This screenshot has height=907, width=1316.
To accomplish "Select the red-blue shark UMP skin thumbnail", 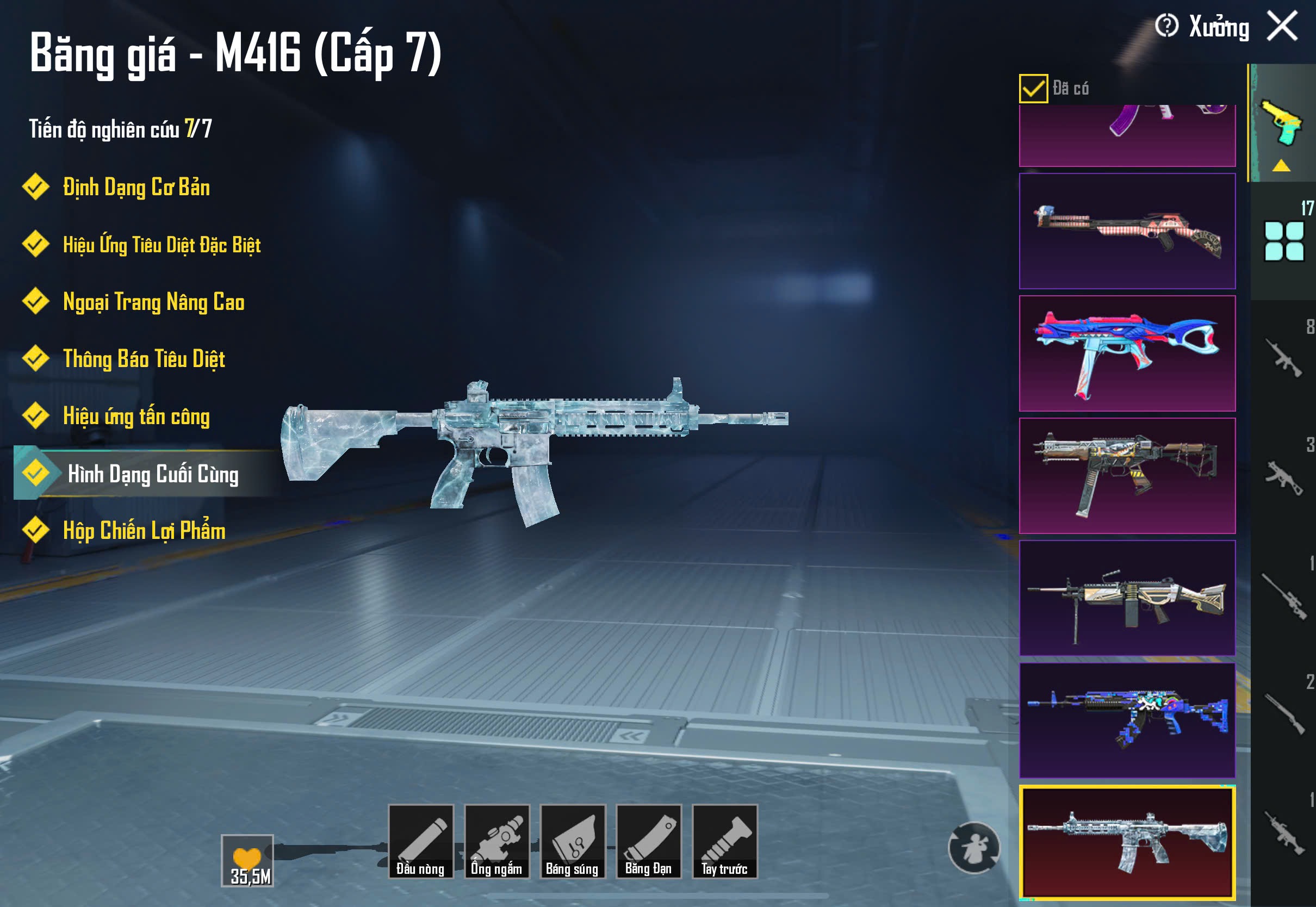I will pyautogui.click(x=1127, y=353).
